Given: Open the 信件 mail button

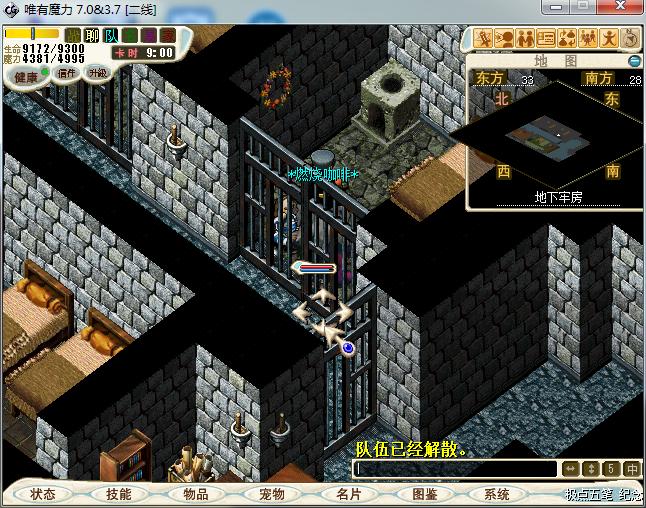Looking at the screenshot, I should (x=67, y=73).
